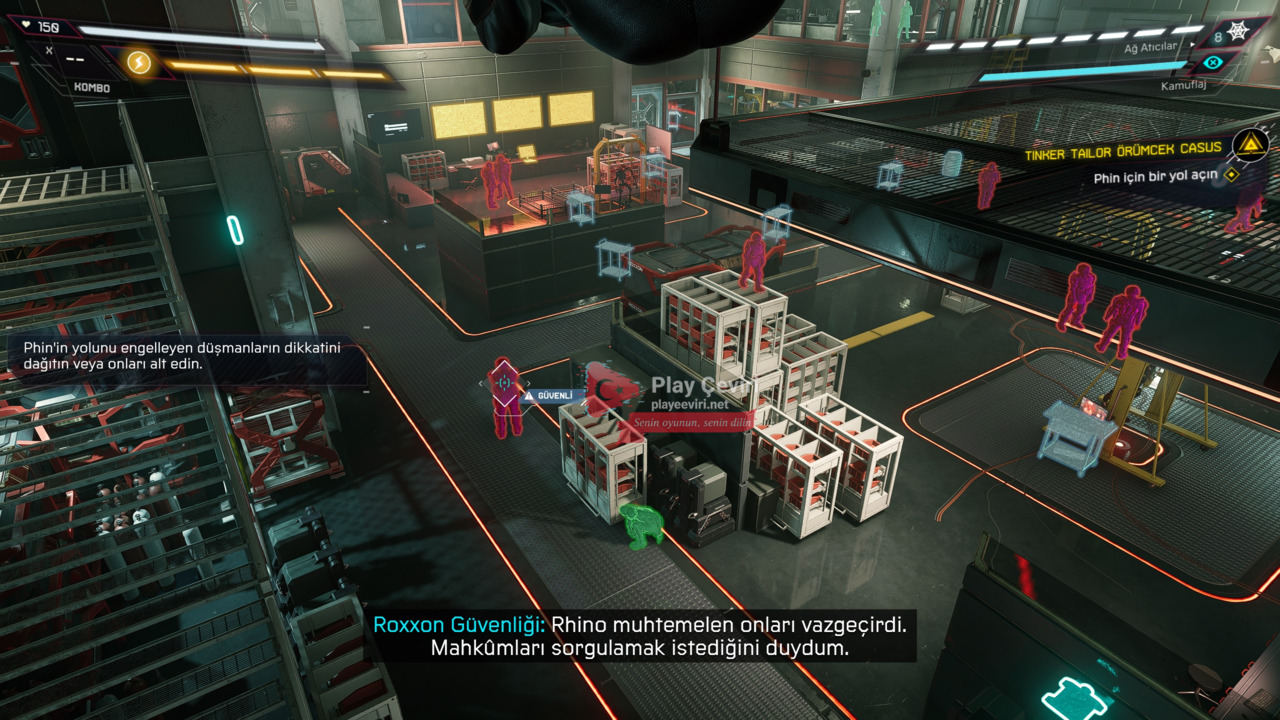Click the Venom lightning bolt icon
The image size is (1280, 720).
tap(138, 64)
